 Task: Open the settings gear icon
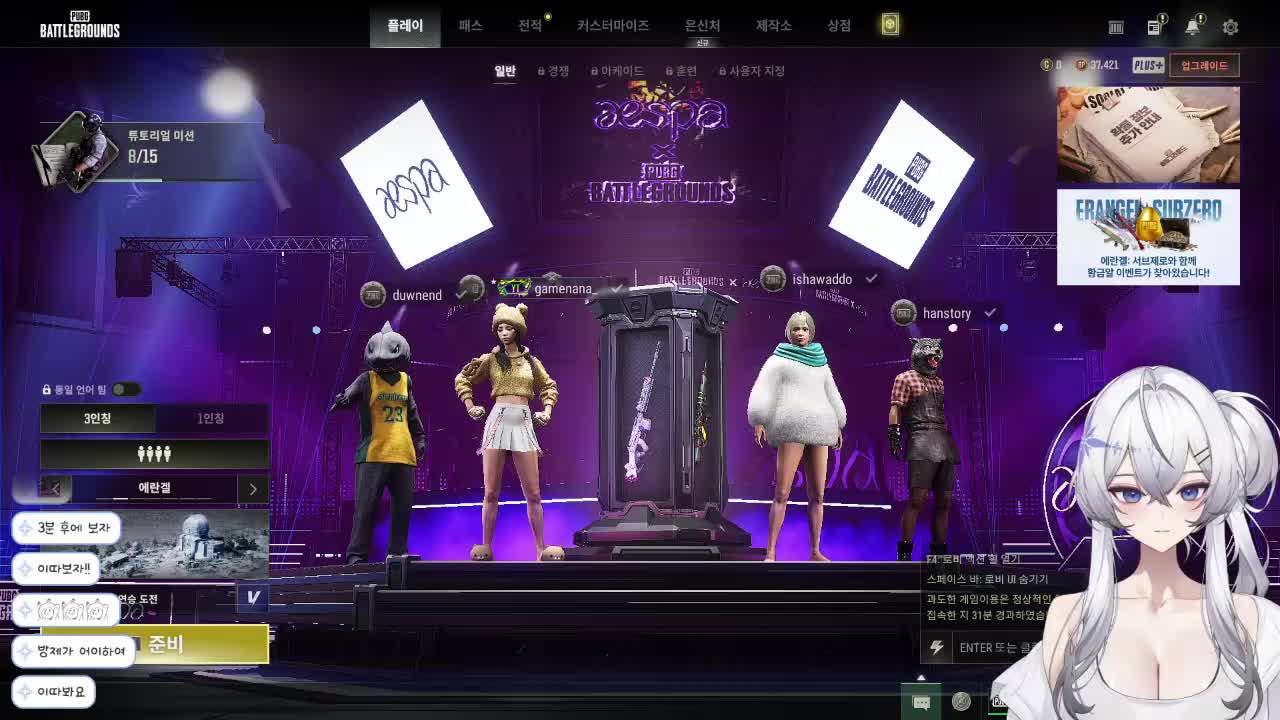coord(1230,27)
